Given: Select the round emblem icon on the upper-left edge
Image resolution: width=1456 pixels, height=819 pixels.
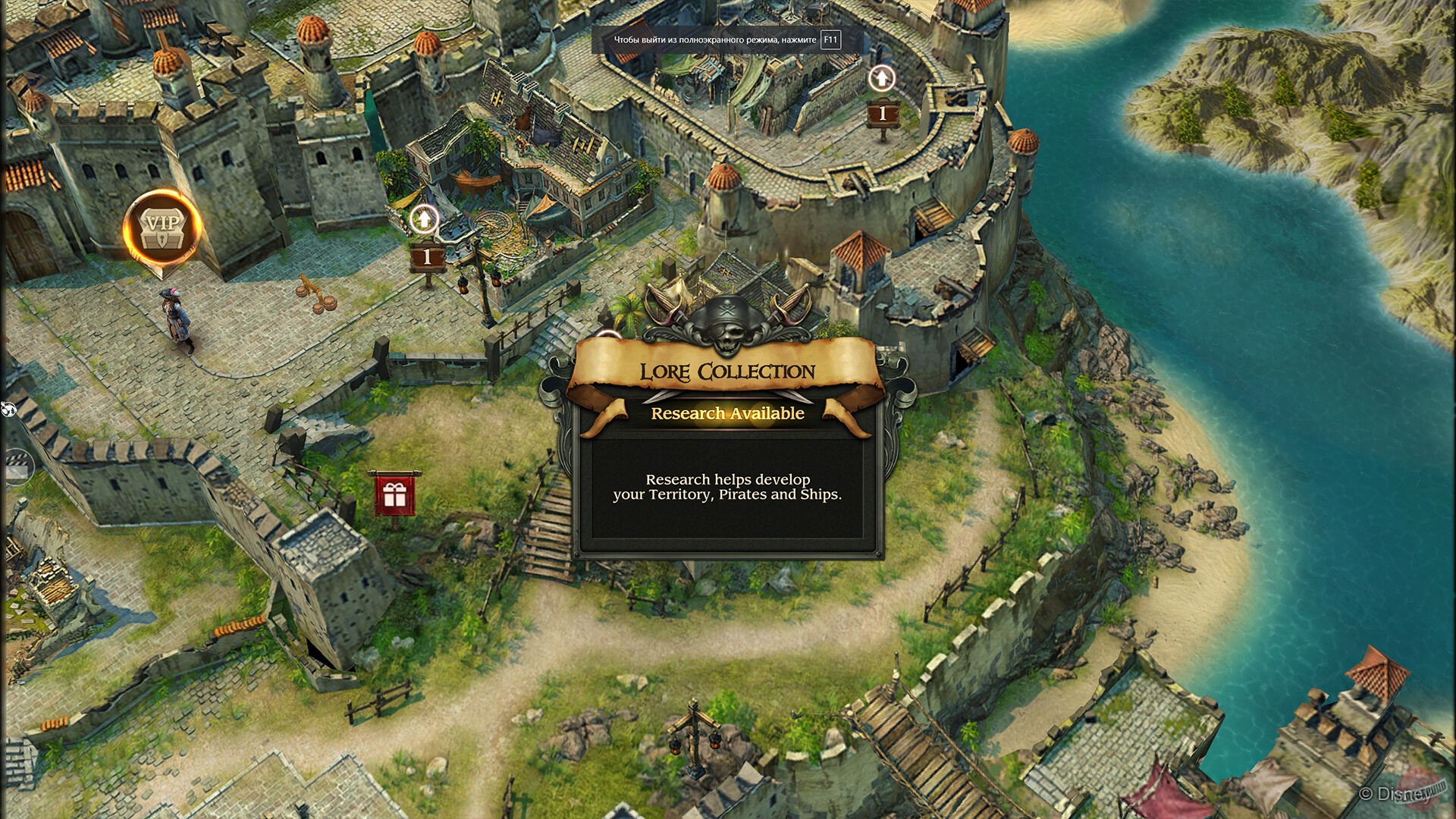Looking at the screenshot, I should click(x=8, y=409).
